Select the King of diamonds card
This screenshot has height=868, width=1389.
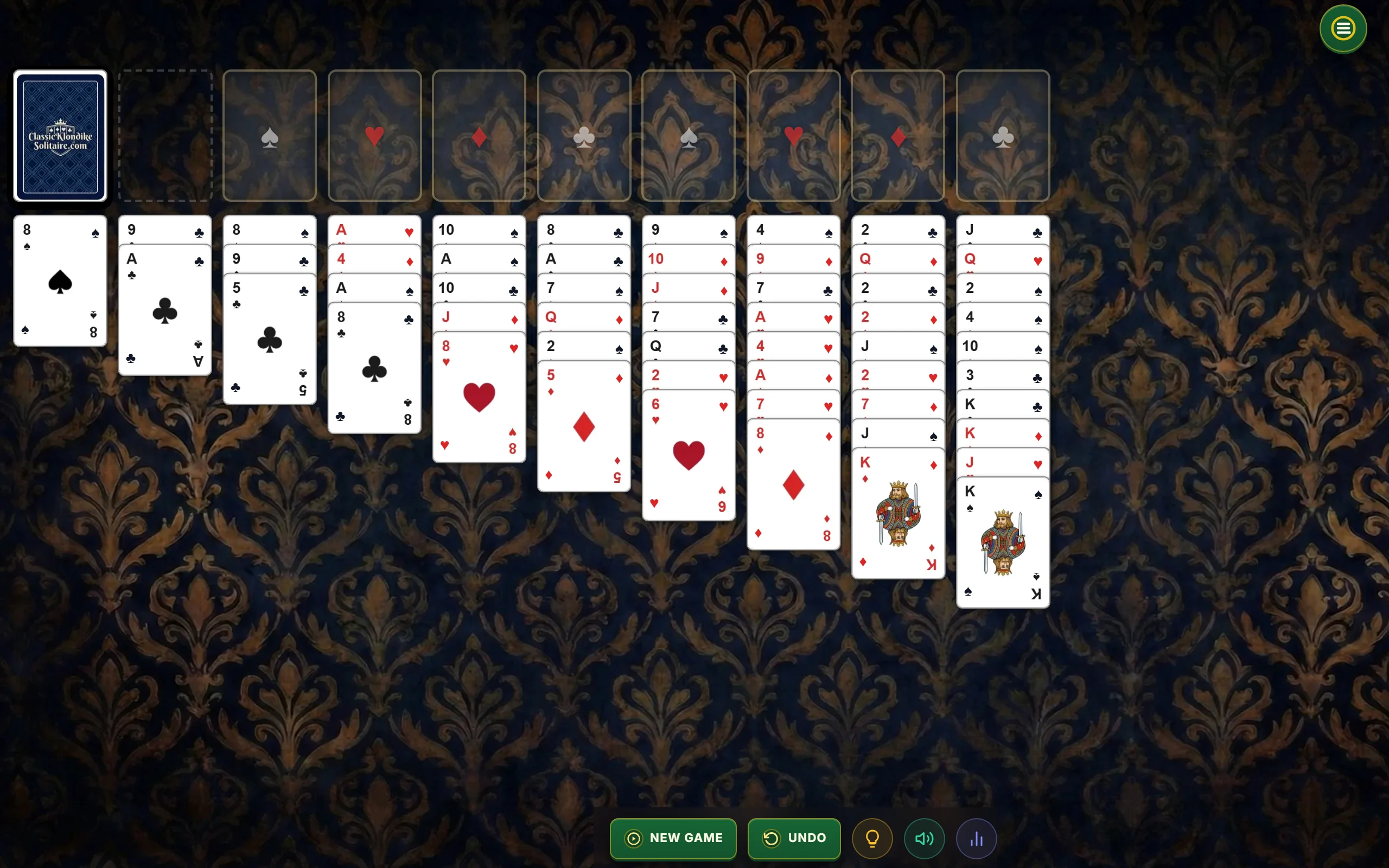[899, 516]
